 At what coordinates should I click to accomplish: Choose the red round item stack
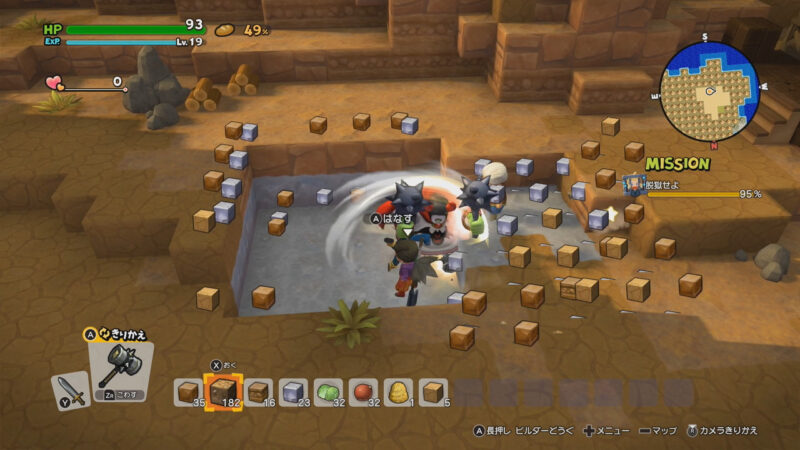[x=363, y=393]
